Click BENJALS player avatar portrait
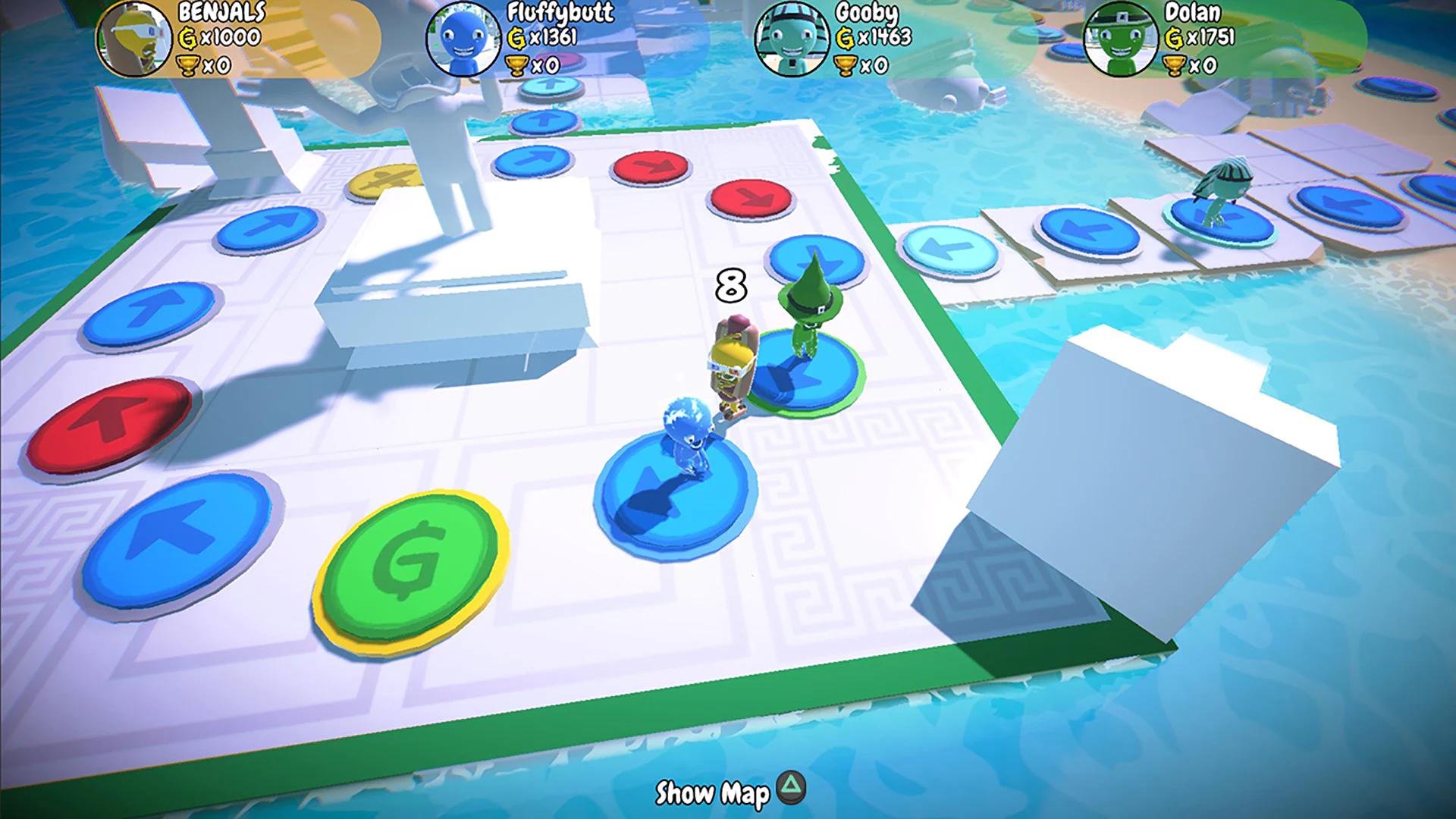Image resolution: width=1456 pixels, height=819 pixels. [x=135, y=39]
